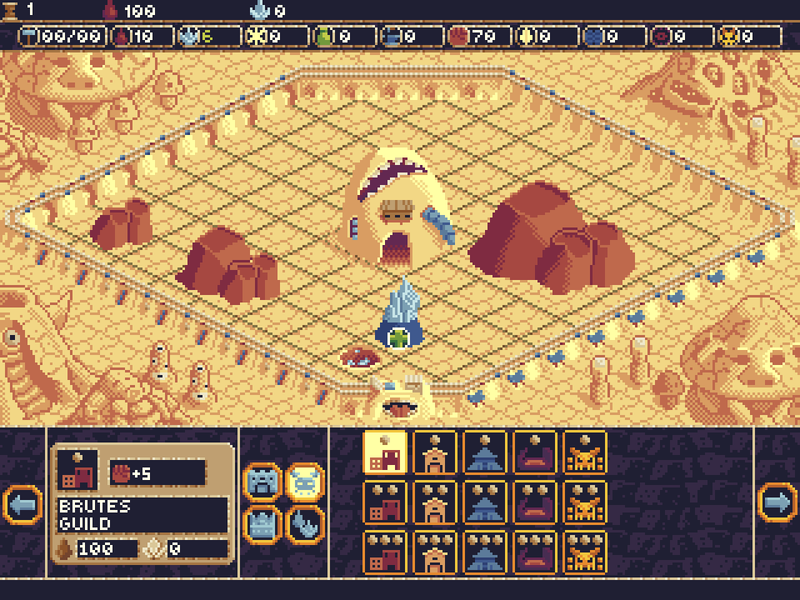Click the left arrow button
Screen dimensions: 800x600
click(x=22, y=502)
